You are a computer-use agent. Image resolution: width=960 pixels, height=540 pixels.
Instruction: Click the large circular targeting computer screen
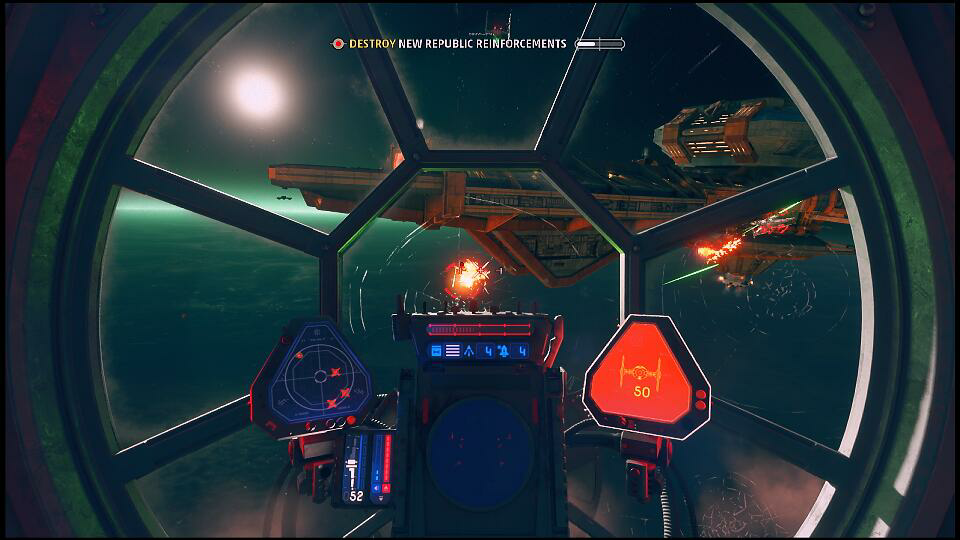[x=479, y=450]
